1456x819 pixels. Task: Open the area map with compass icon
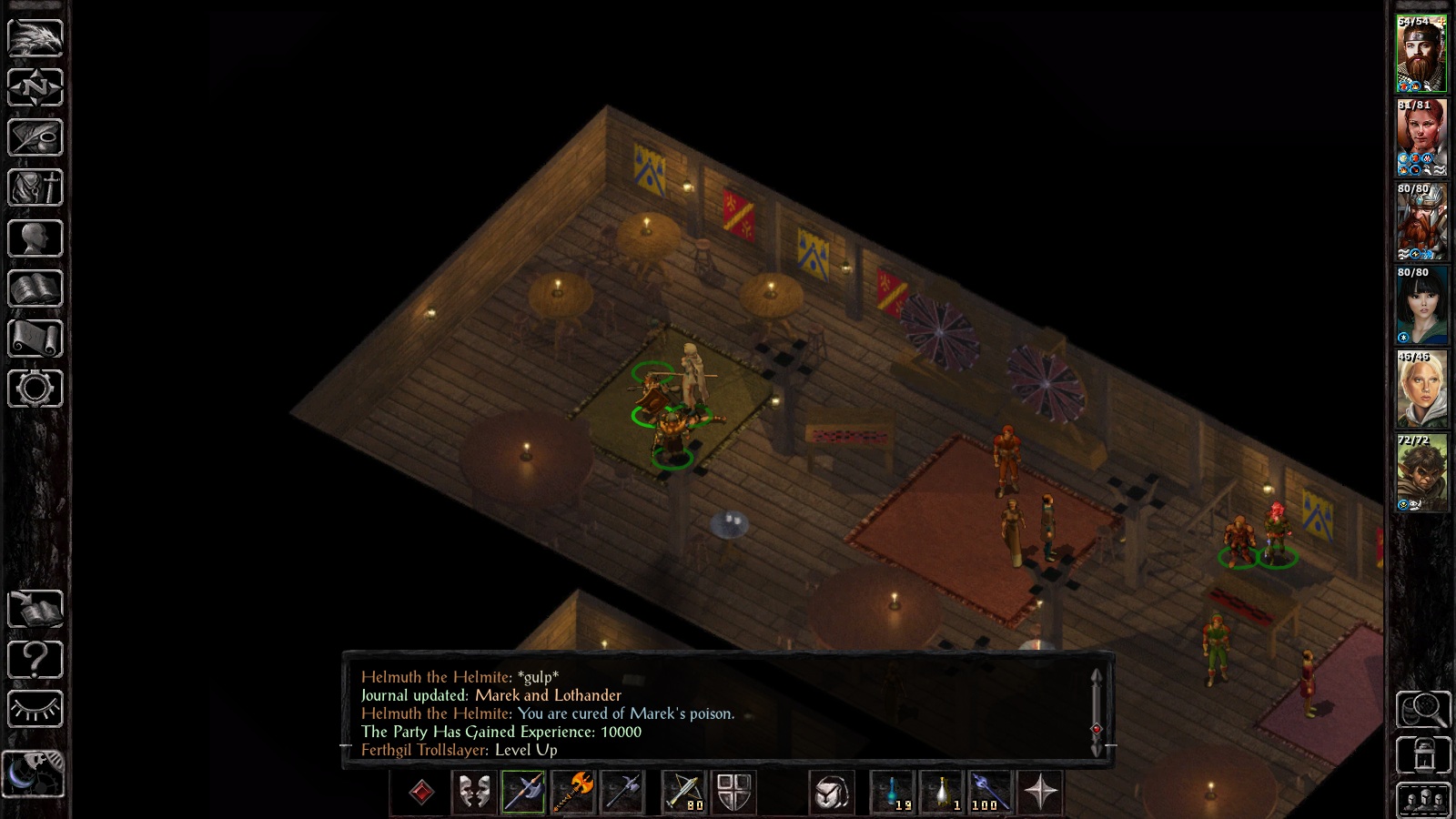tap(35, 87)
